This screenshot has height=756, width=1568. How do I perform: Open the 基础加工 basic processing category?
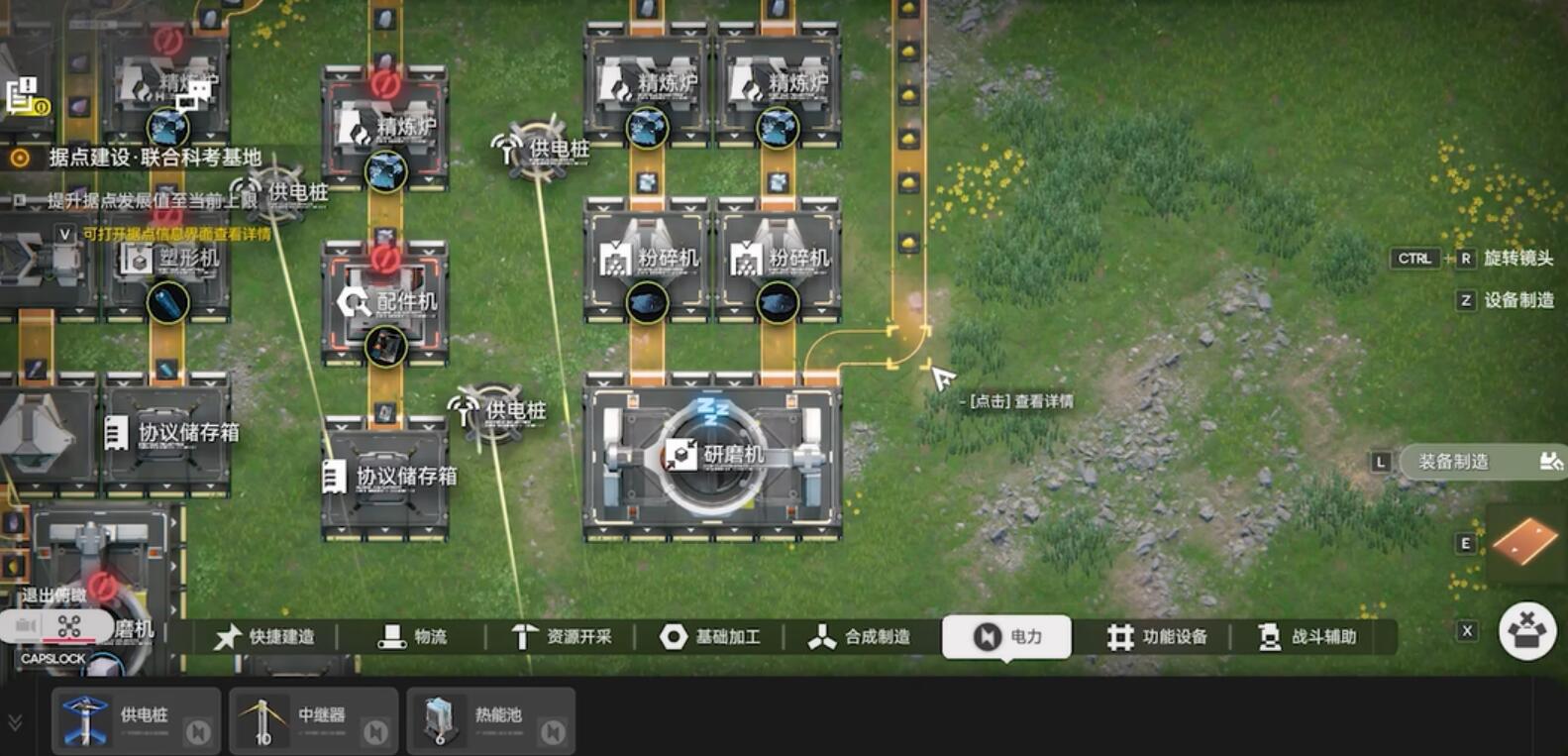pyautogui.click(x=710, y=637)
